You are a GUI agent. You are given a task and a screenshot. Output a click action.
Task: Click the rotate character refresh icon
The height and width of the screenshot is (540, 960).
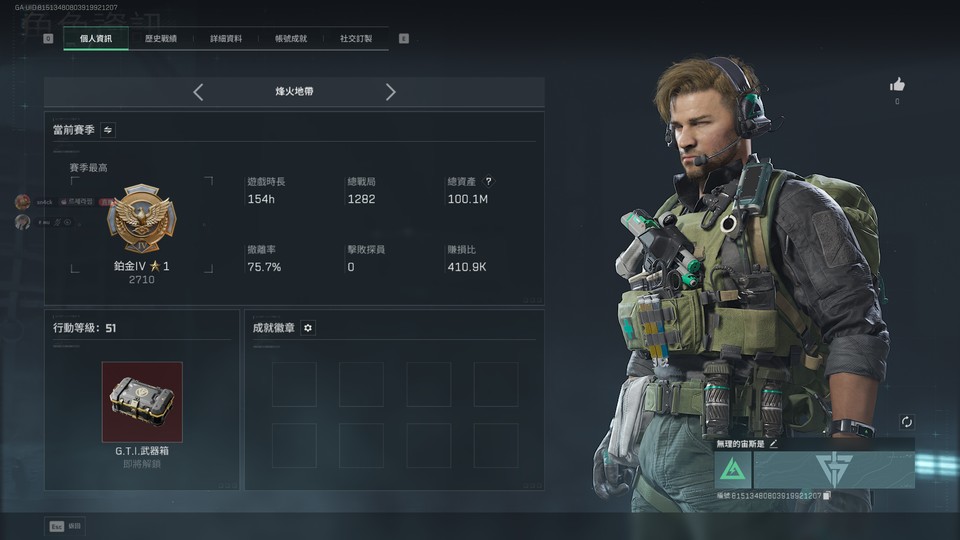click(906, 422)
